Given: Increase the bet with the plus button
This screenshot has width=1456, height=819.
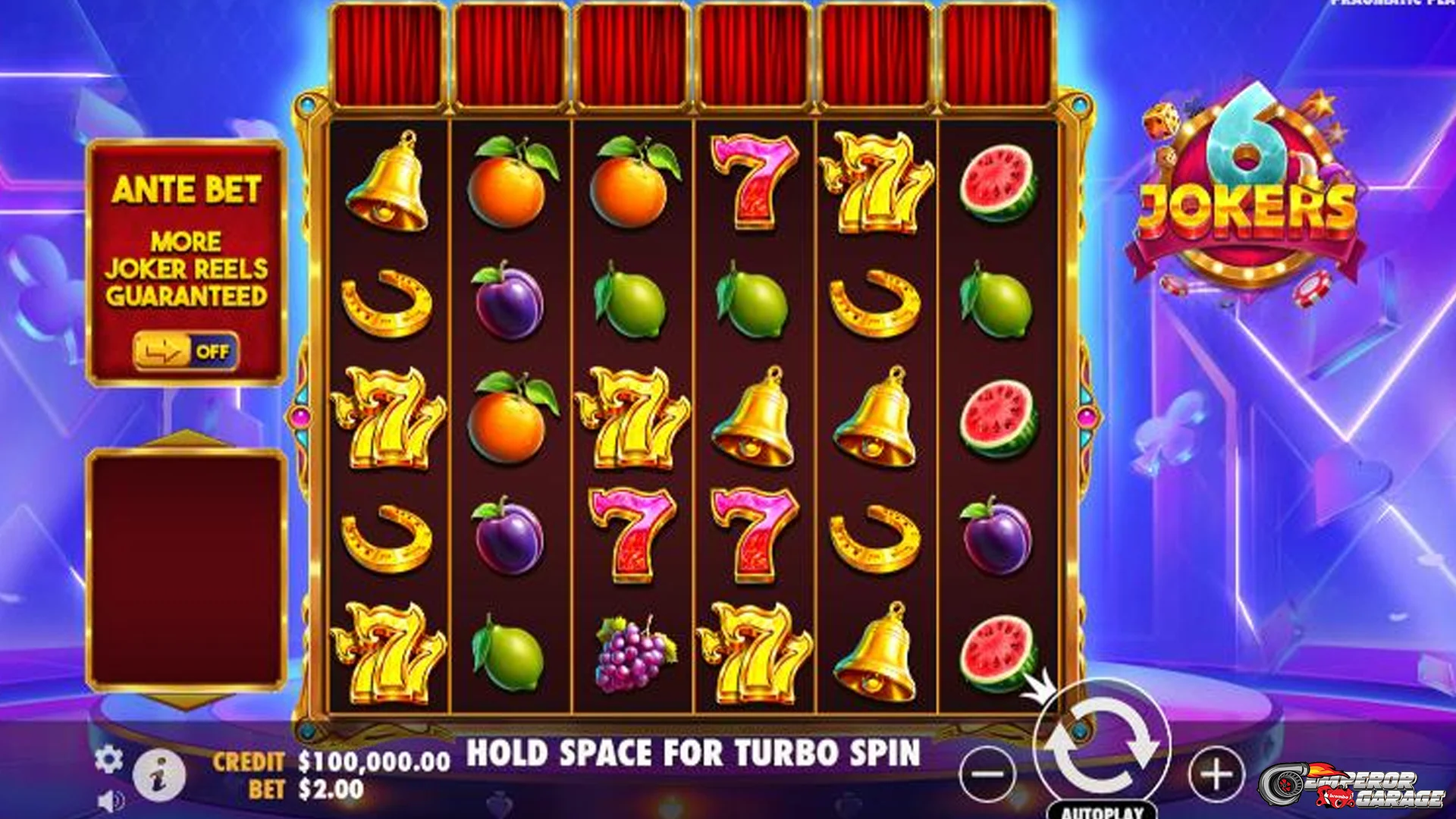Looking at the screenshot, I should 1216,774.
